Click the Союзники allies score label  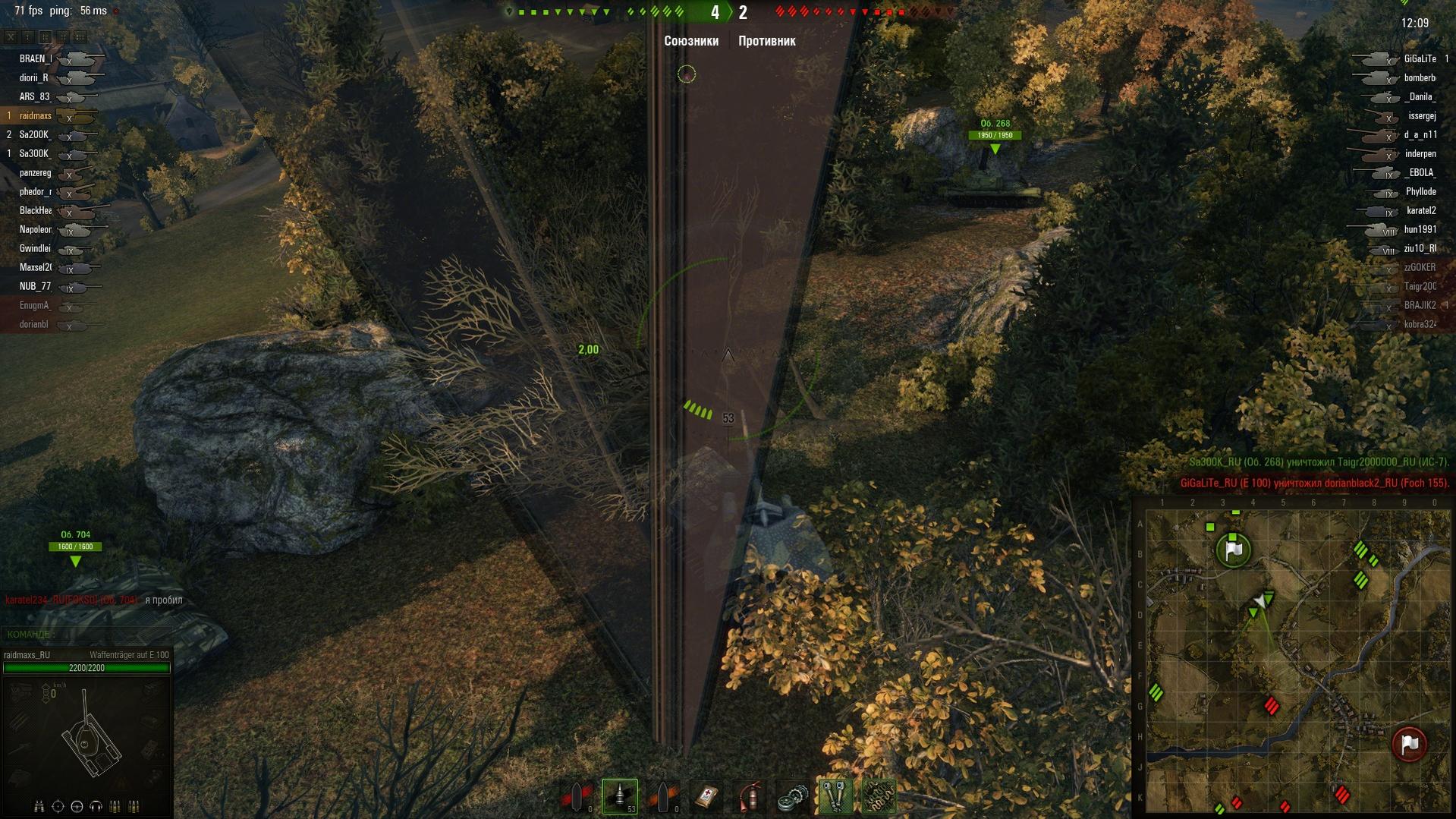click(690, 41)
